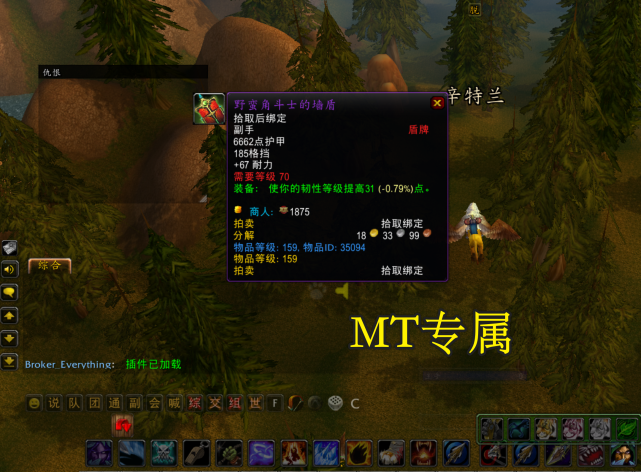Select the 会 guild channel button

(x=154, y=403)
